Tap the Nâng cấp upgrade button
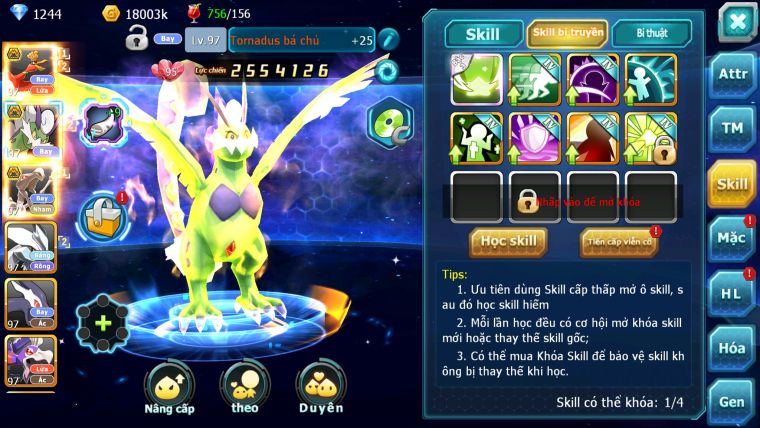The height and width of the screenshot is (428, 760). click(x=169, y=389)
